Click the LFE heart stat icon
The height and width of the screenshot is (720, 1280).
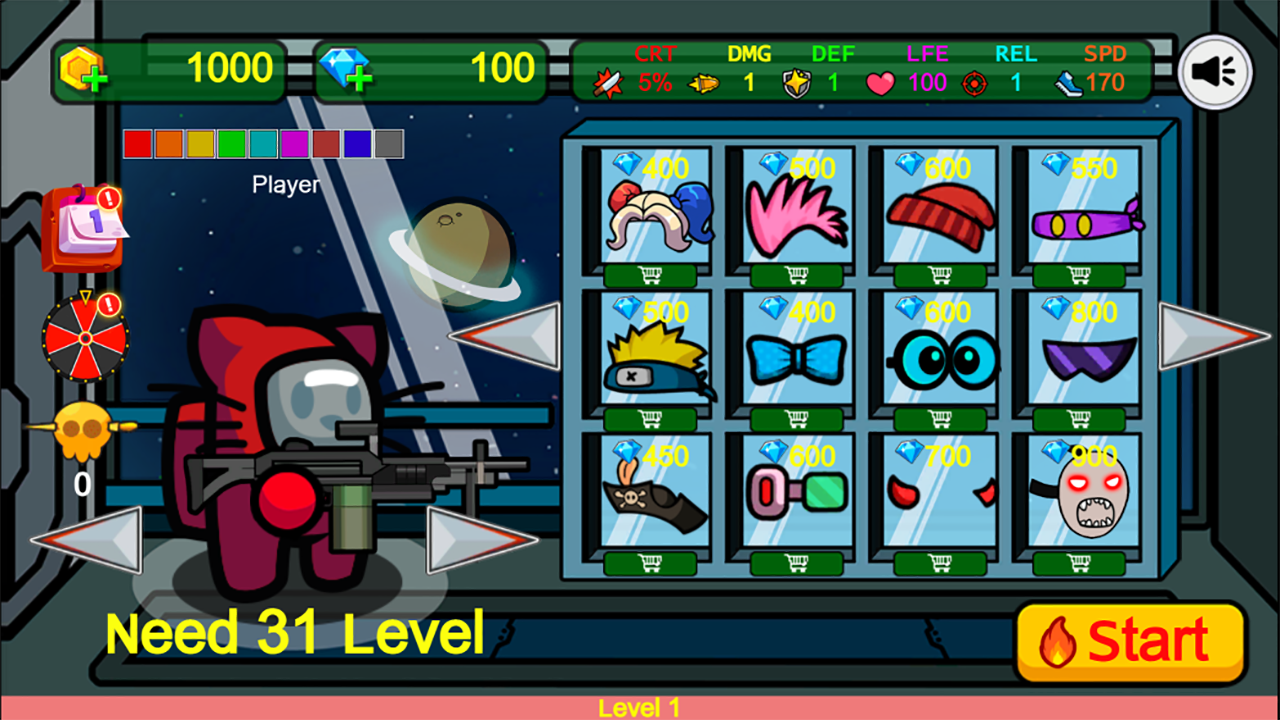(880, 82)
